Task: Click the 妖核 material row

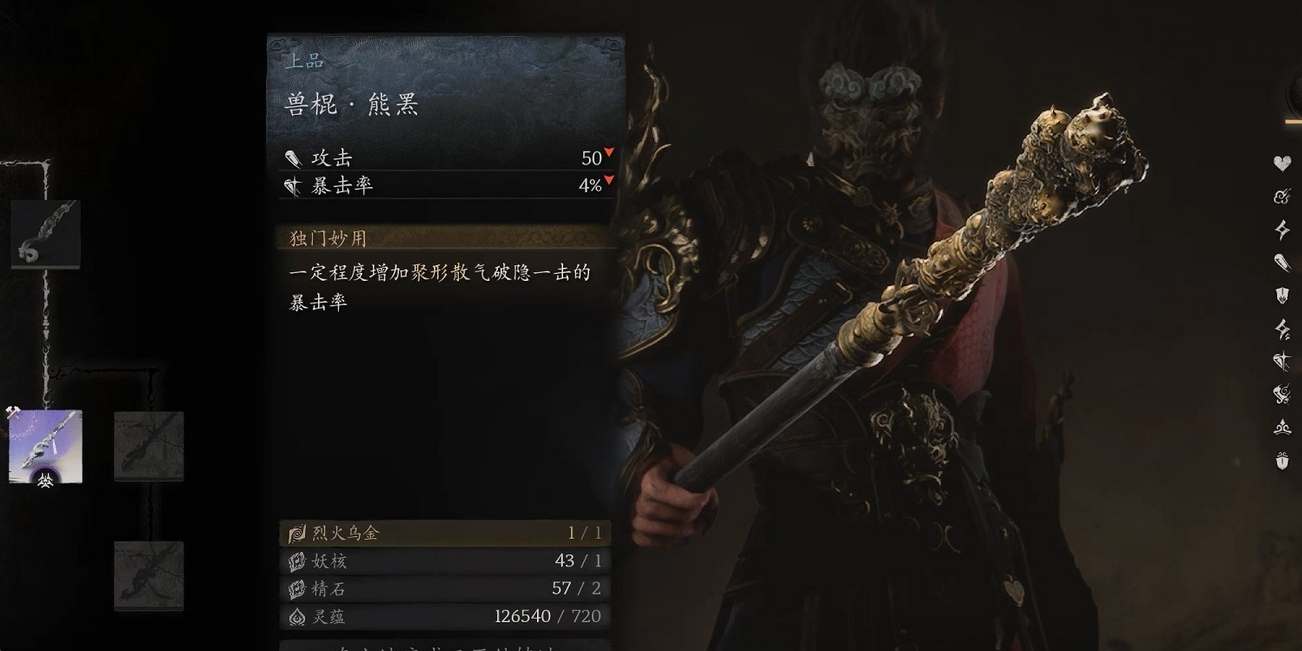Action: point(445,561)
